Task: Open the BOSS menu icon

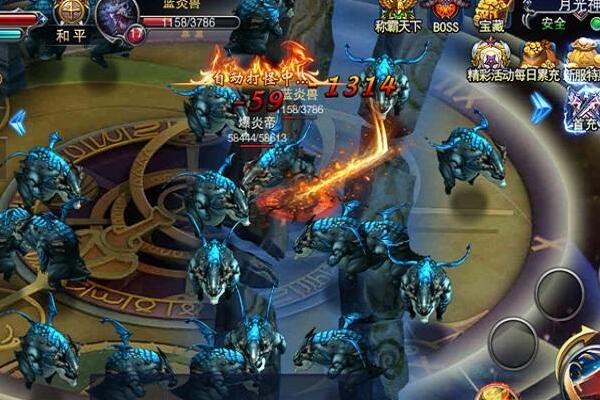Action: [446, 15]
